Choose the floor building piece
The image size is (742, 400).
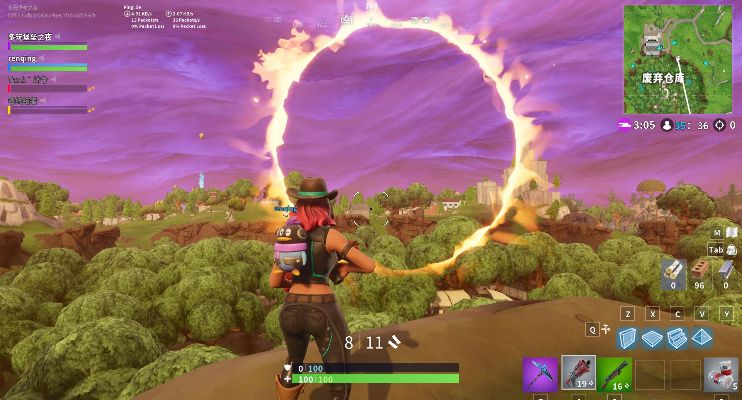(652, 338)
